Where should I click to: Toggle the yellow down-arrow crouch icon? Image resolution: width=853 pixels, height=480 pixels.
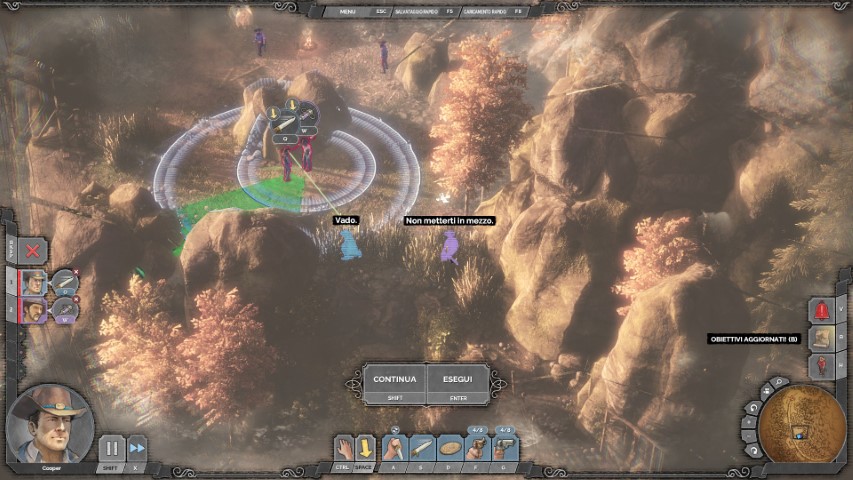(x=367, y=448)
